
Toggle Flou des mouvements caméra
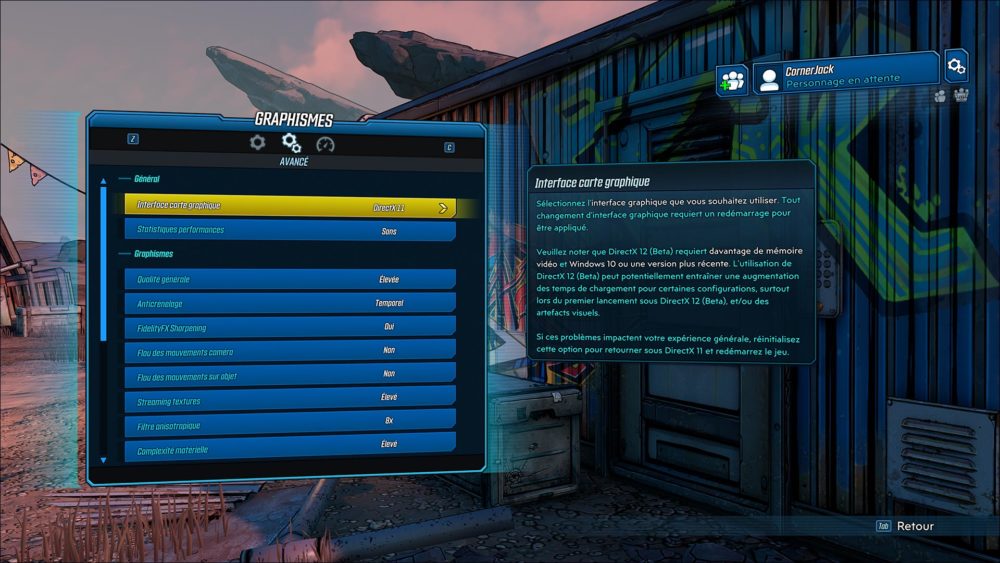point(289,352)
